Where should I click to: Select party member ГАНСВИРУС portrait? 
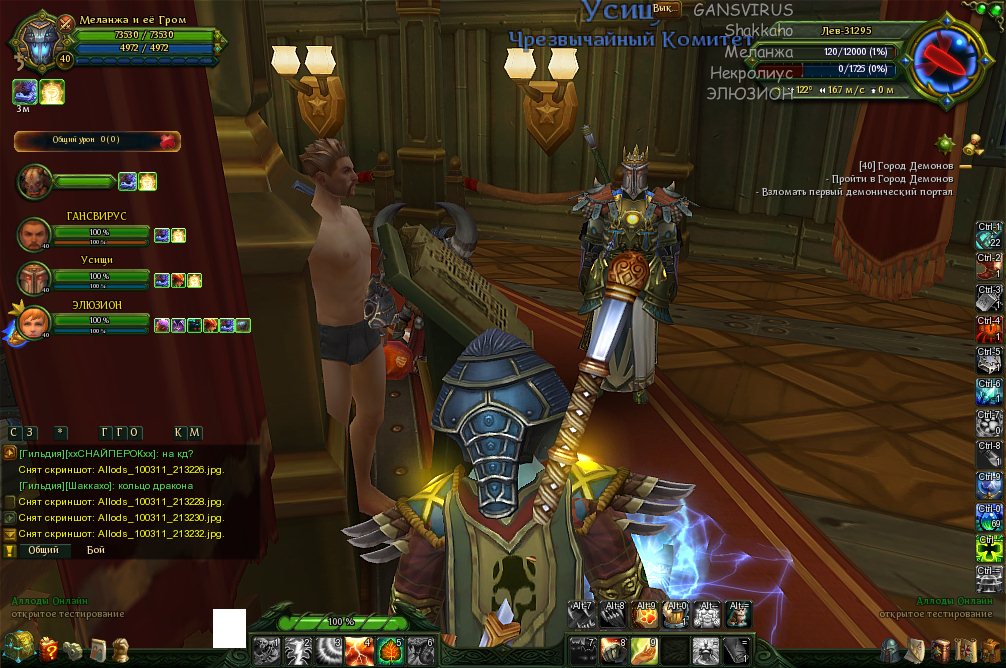[x=34, y=235]
